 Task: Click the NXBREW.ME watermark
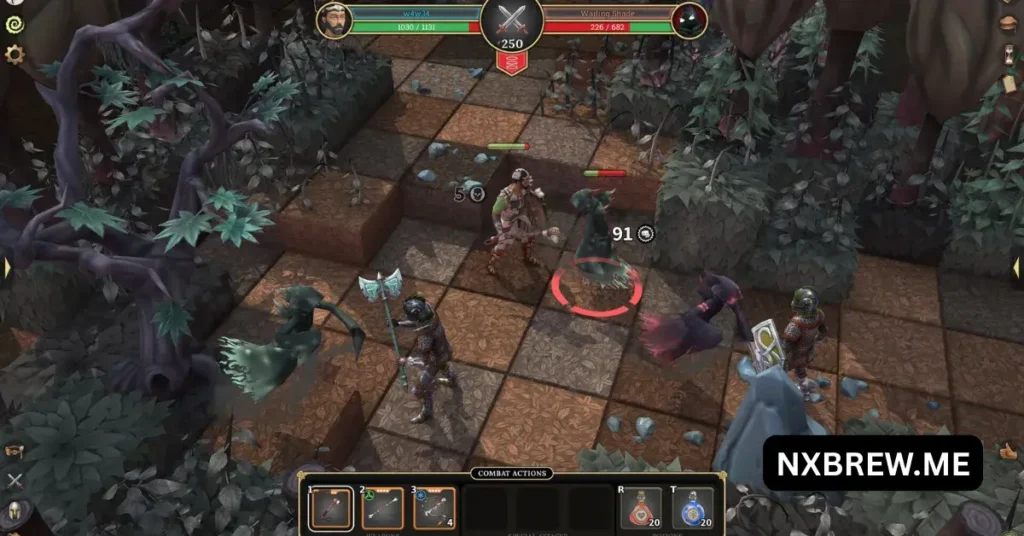coord(872,463)
